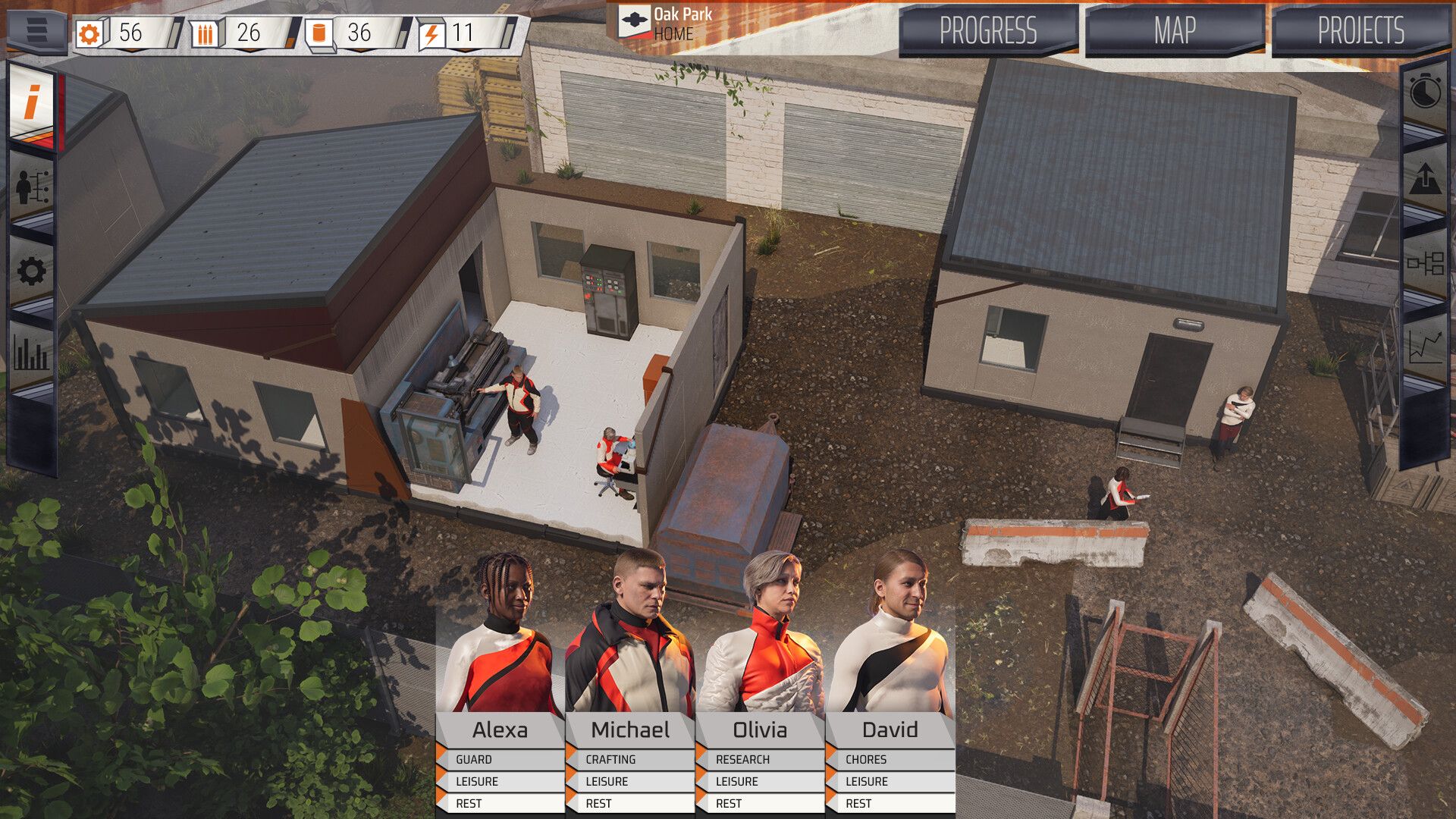The image size is (1456, 819).
Task: Open the upgrade arrow panel
Action: [x=1425, y=179]
